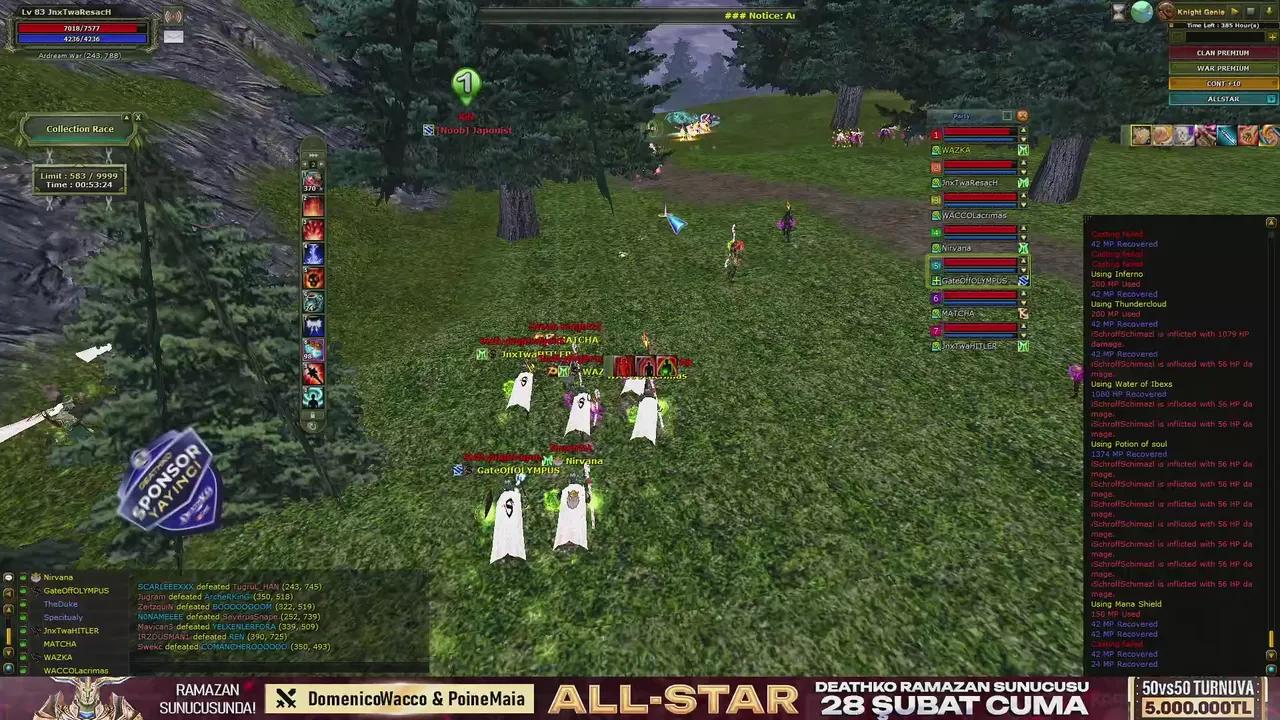Viewport: 1280px width, 720px height.
Task: Click the Knight Genie title header
Action: (1202, 11)
